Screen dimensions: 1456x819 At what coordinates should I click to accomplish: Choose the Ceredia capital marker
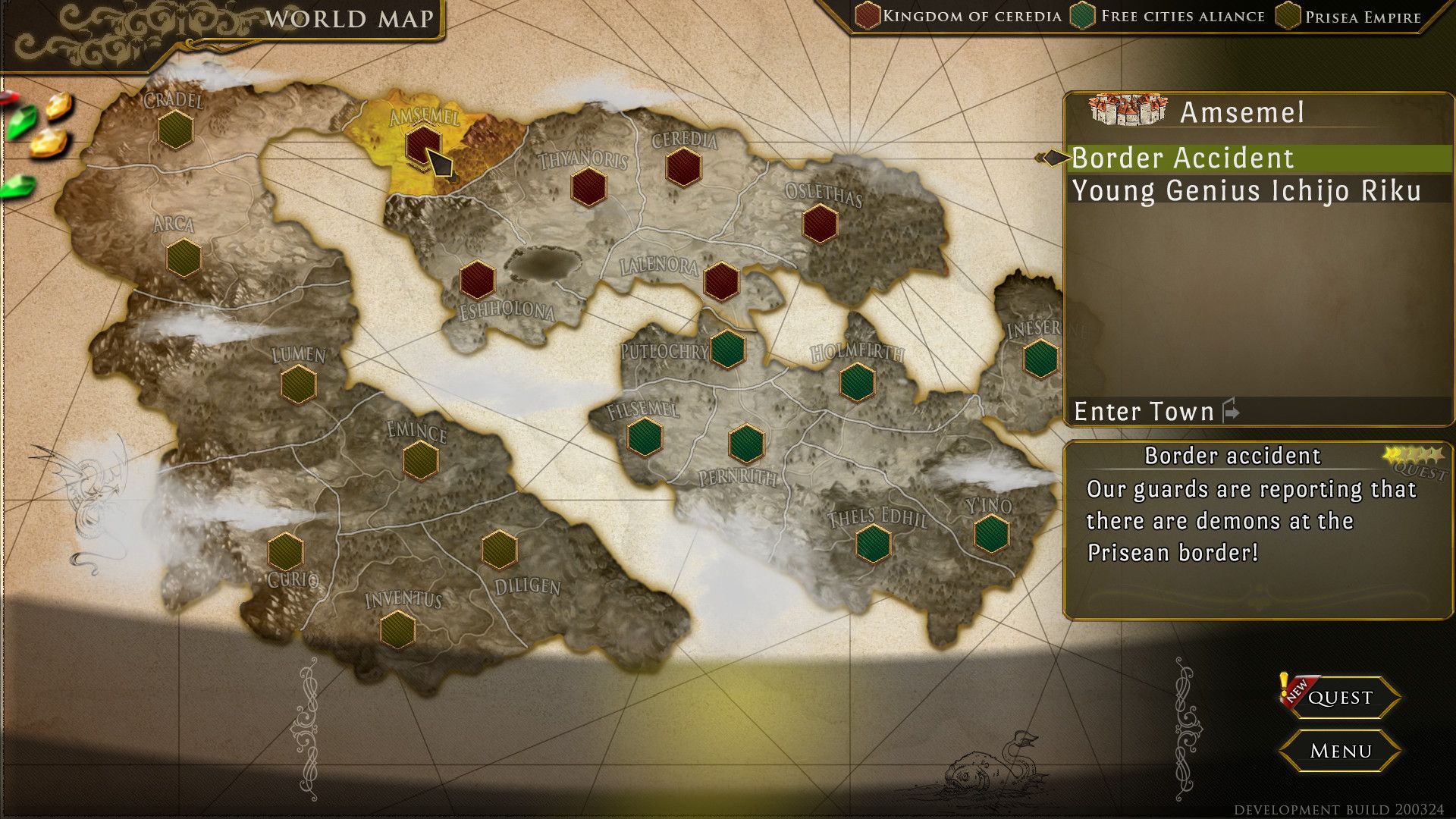683,167
